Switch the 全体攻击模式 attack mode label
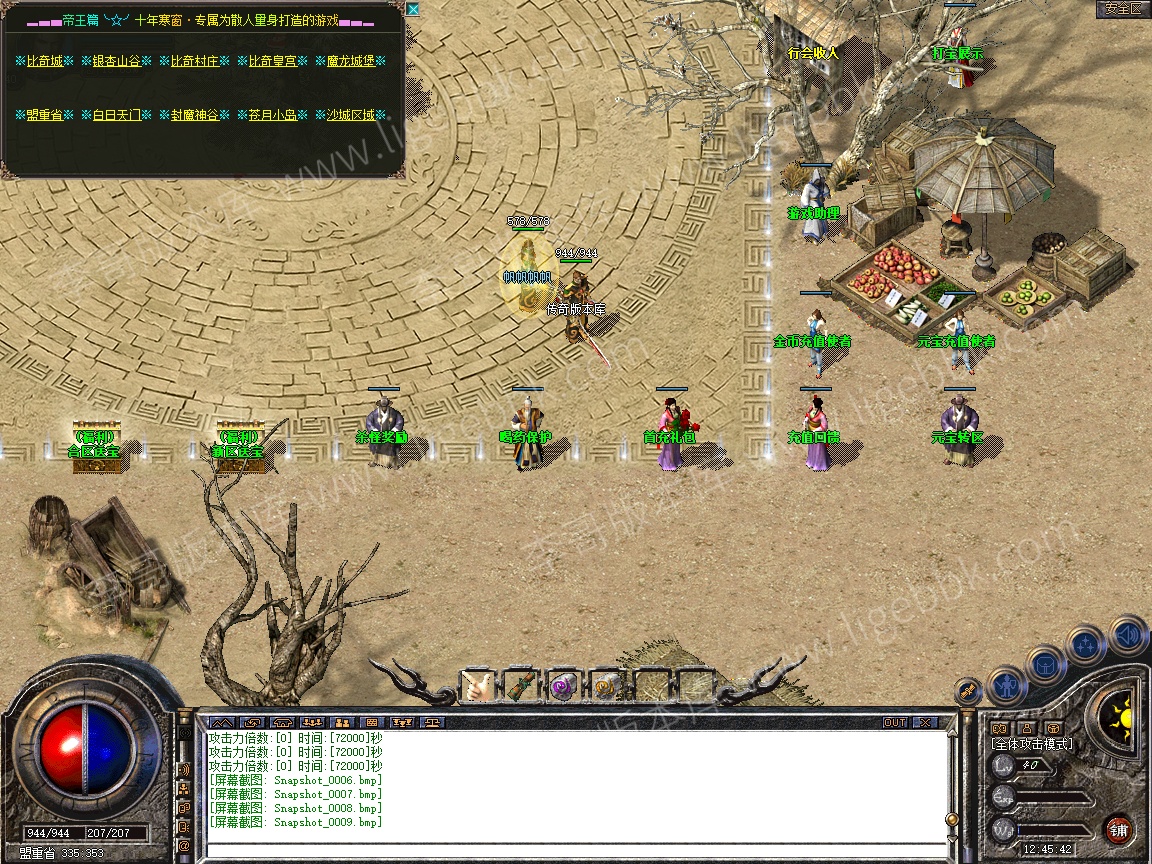 1032,744
